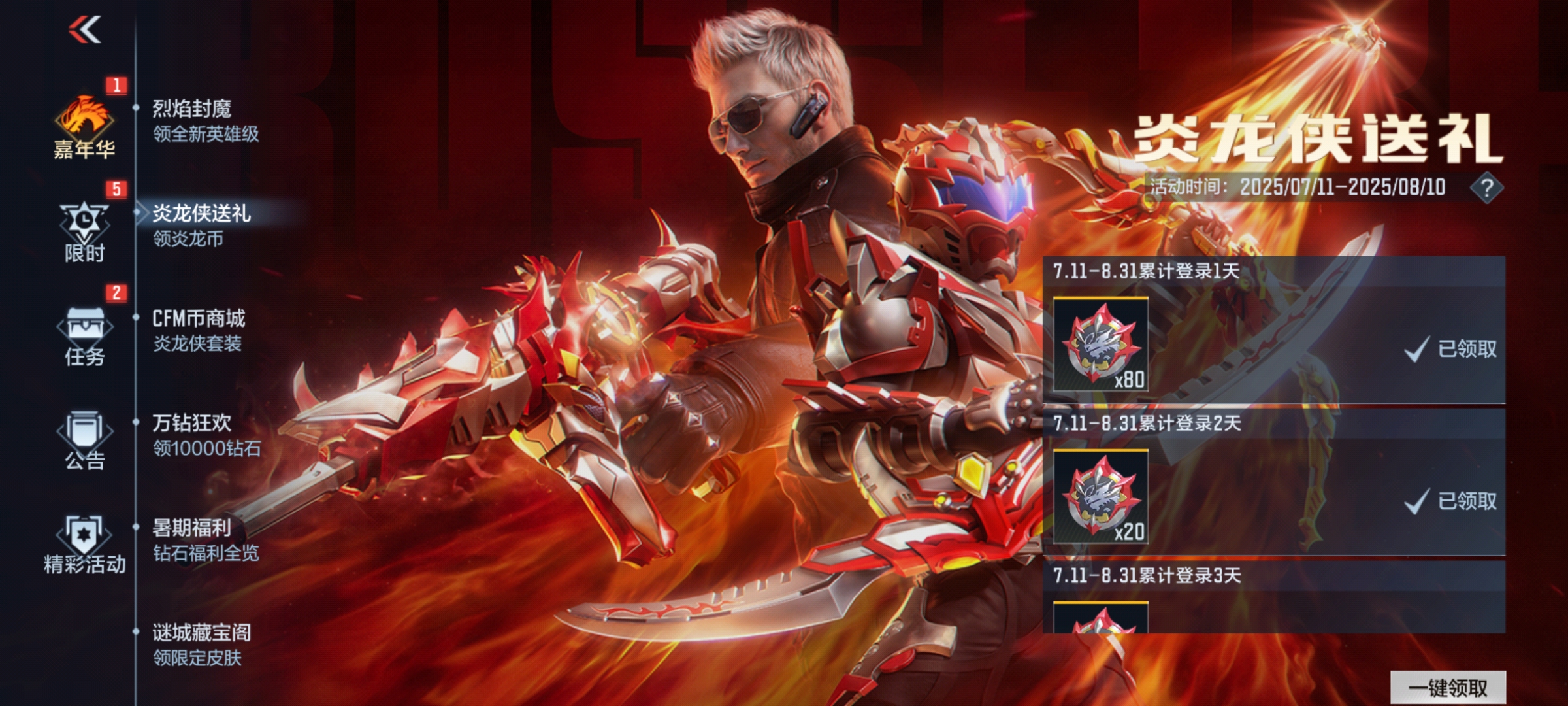The height and width of the screenshot is (706, 1568).
Task: Open the 任务 tasks category
Action: click(84, 336)
